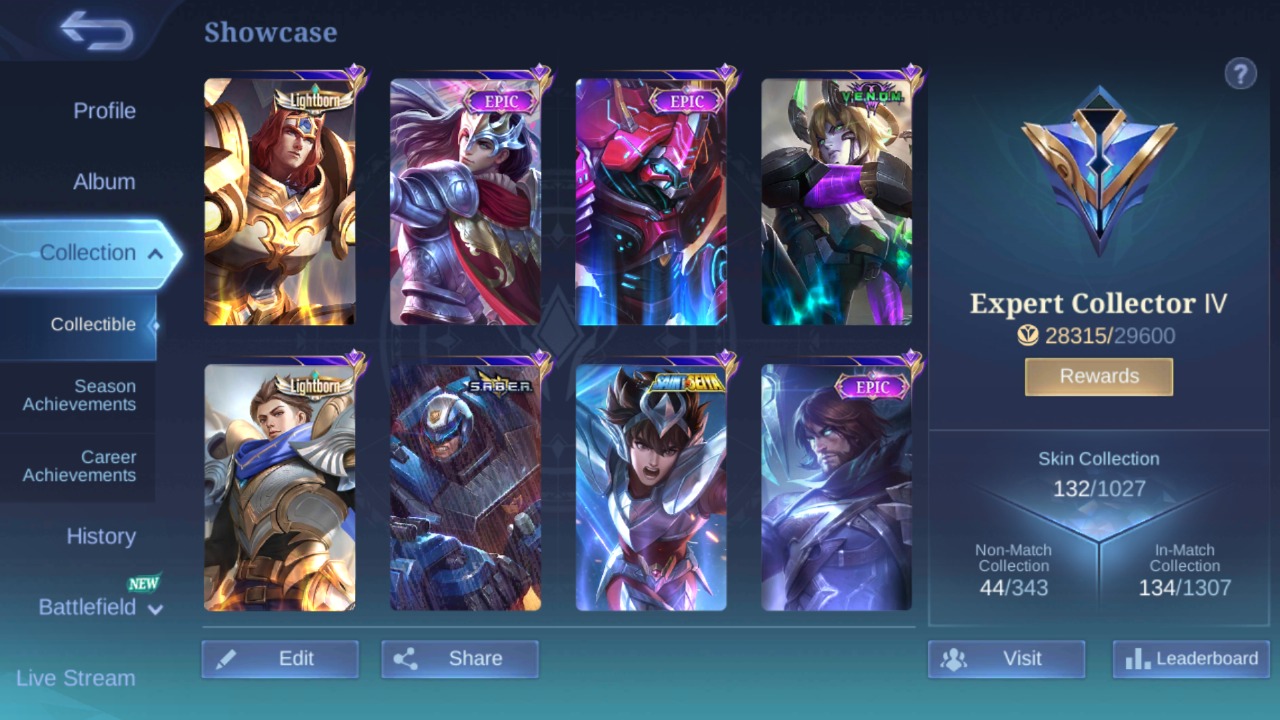Open the Album section
1280x720 pixels.
[x=105, y=181]
